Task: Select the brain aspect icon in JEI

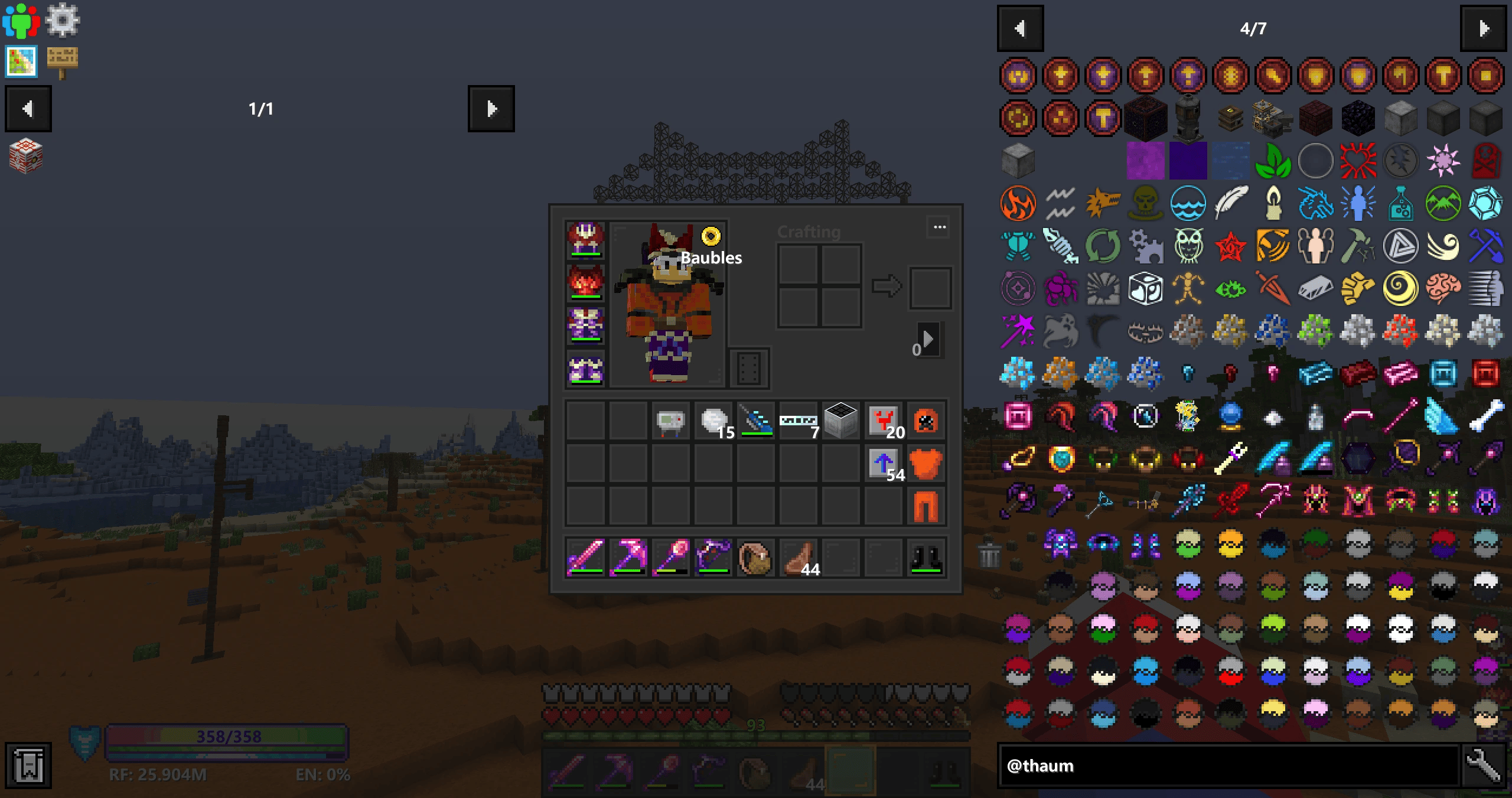Action: coord(1443,288)
